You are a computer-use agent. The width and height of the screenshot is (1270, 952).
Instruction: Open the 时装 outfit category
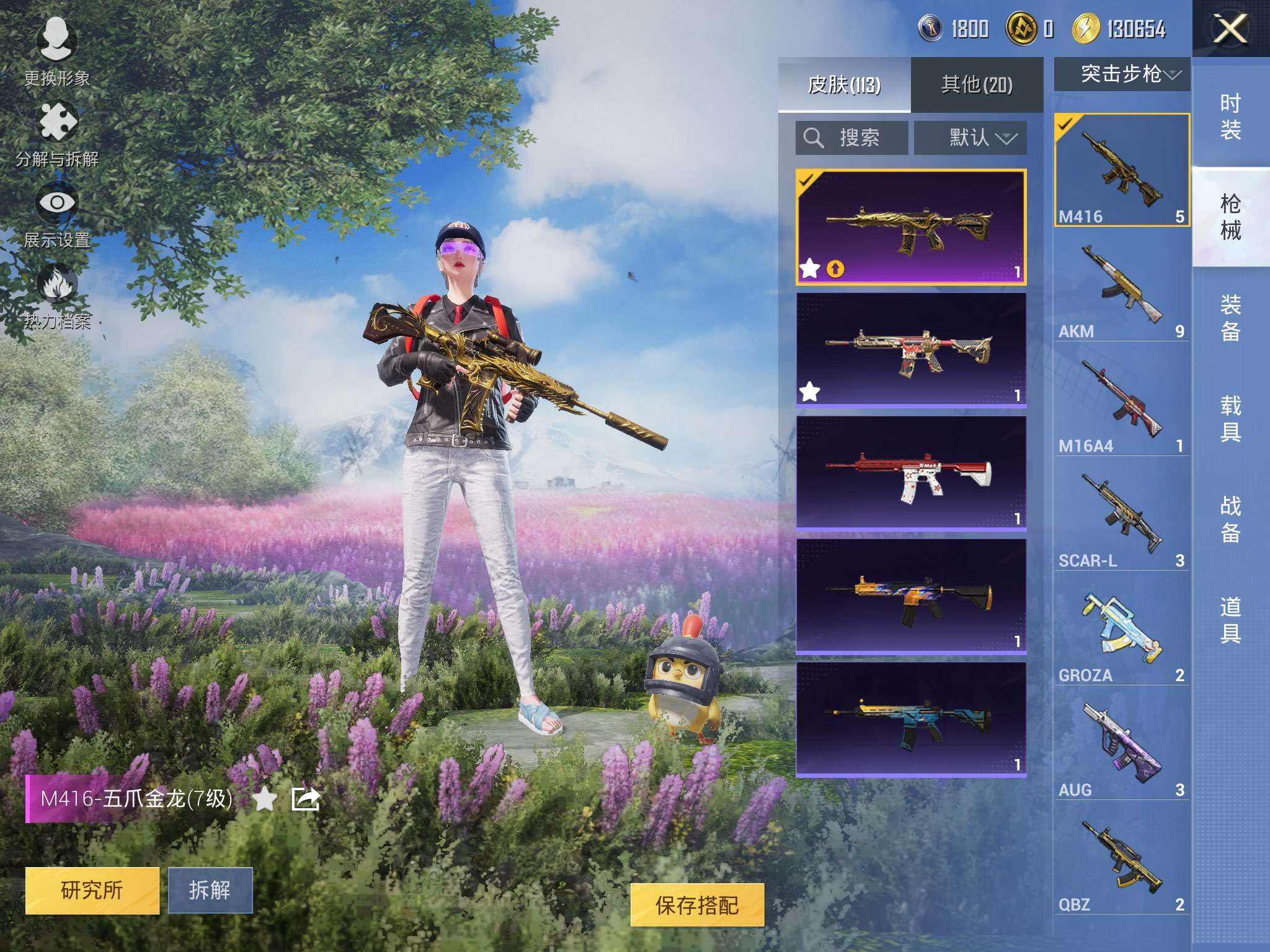tap(1230, 117)
